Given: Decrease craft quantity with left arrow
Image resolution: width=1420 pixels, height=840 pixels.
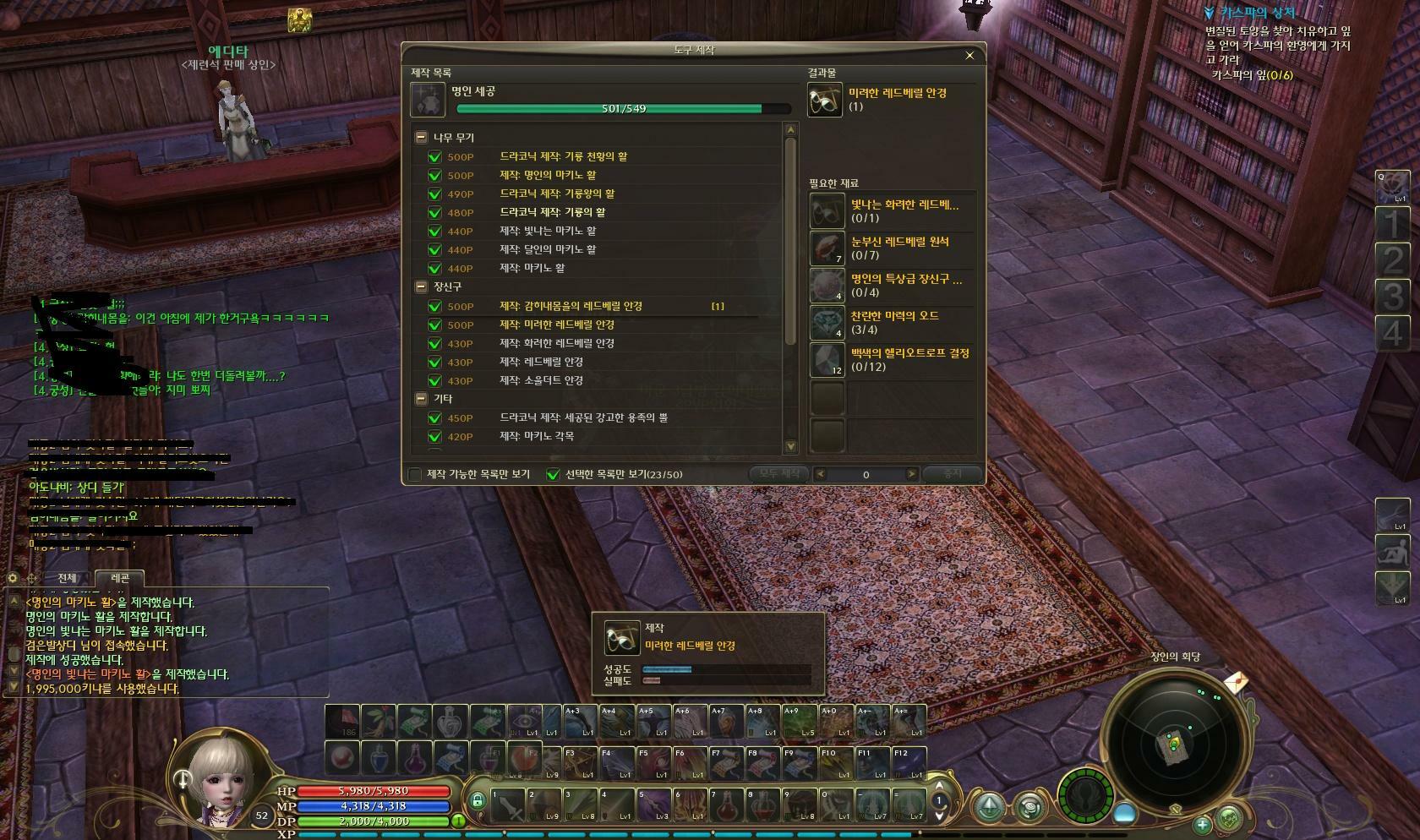Looking at the screenshot, I should click(x=820, y=474).
